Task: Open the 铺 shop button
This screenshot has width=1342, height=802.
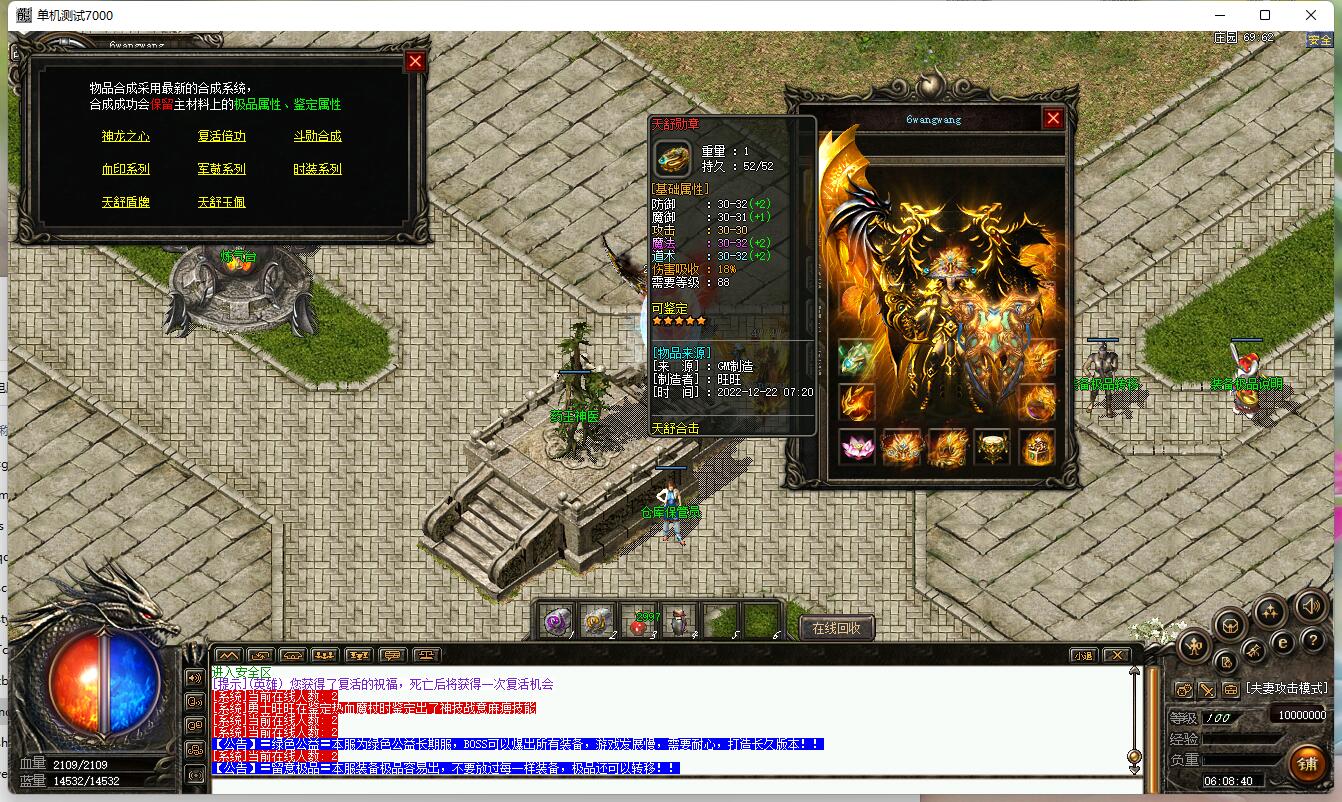Action: coord(1307,763)
